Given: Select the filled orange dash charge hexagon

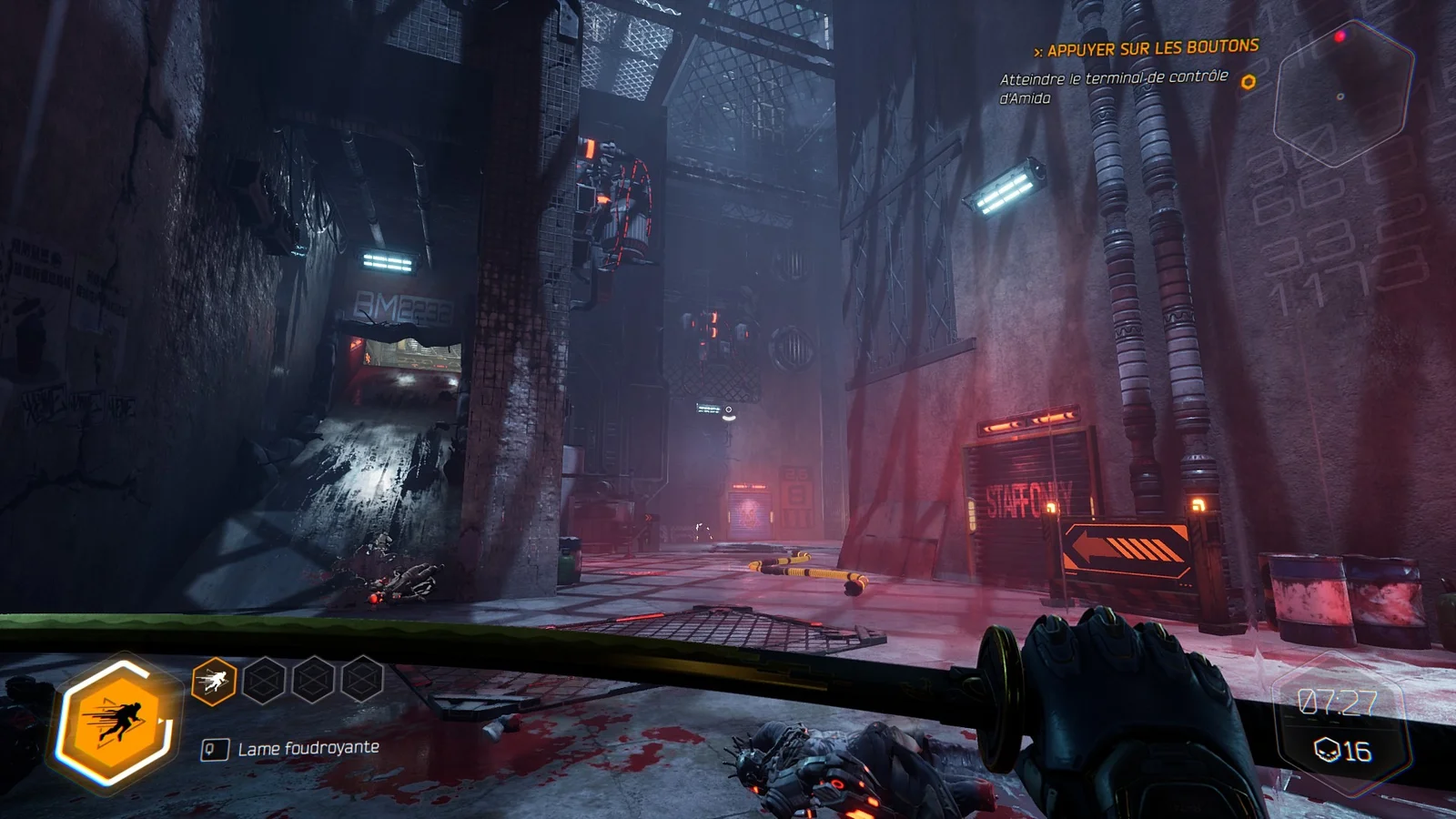Looking at the screenshot, I should click(214, 681).
